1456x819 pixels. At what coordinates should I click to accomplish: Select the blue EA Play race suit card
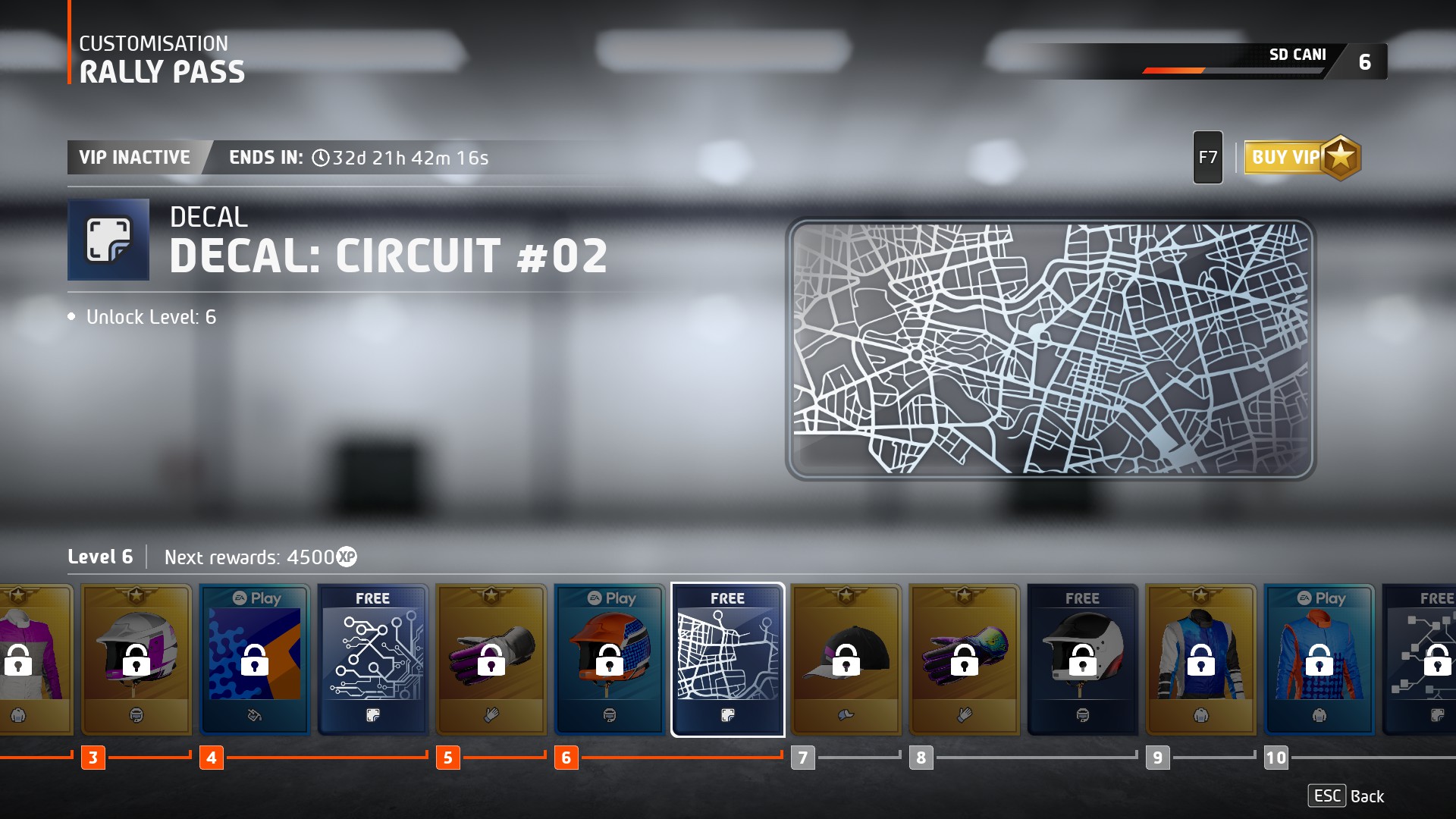(1319, 658)
